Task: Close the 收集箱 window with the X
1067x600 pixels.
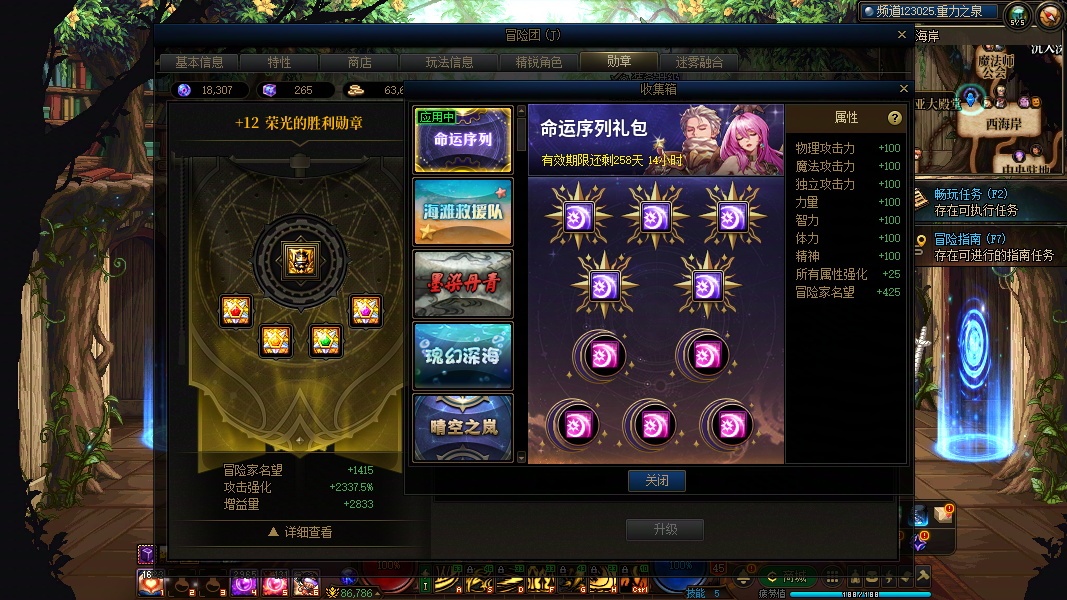Action: [901, 89]
